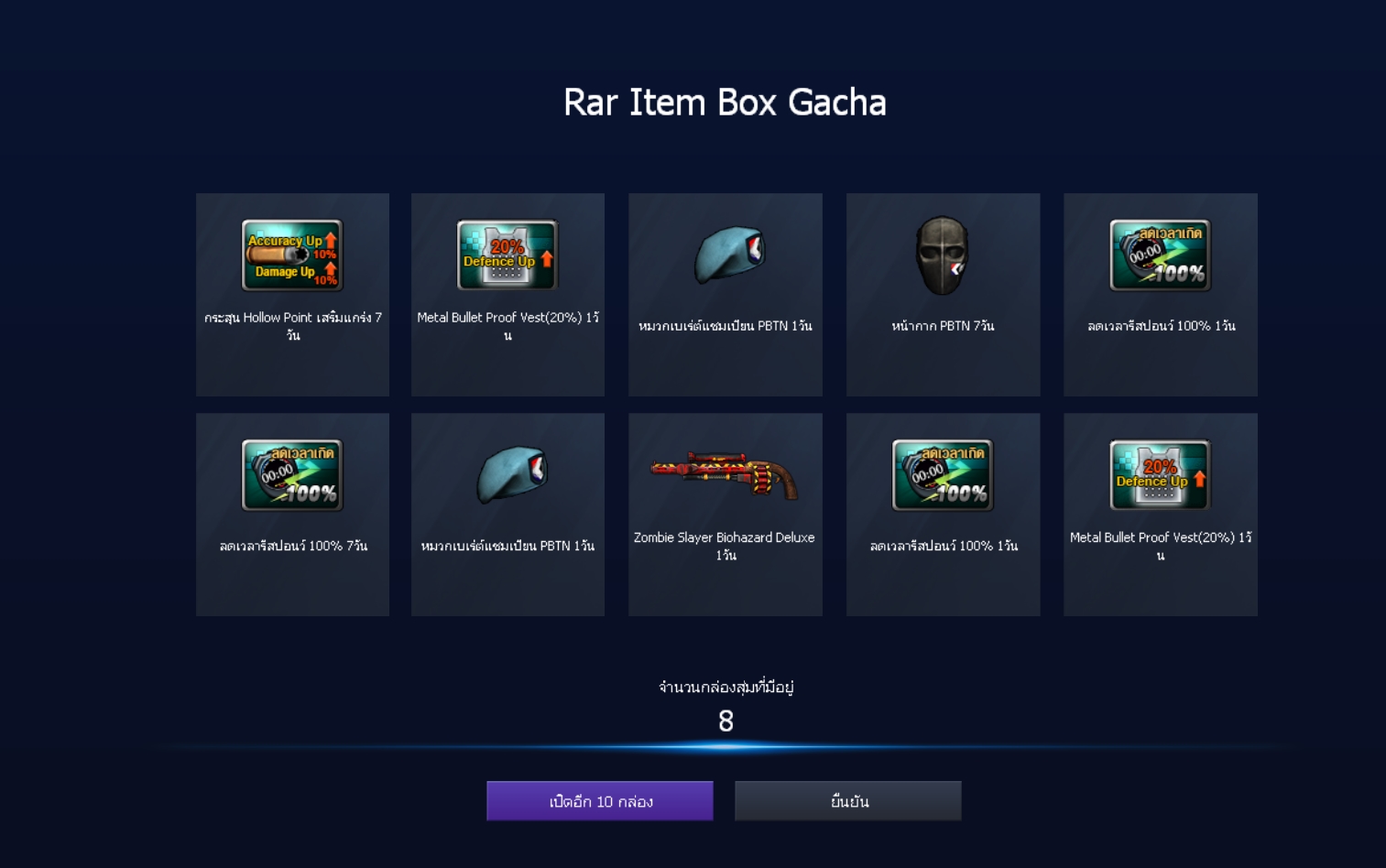
Task: Click the ยืนยัน confirm button
Action: coord(846,799)
